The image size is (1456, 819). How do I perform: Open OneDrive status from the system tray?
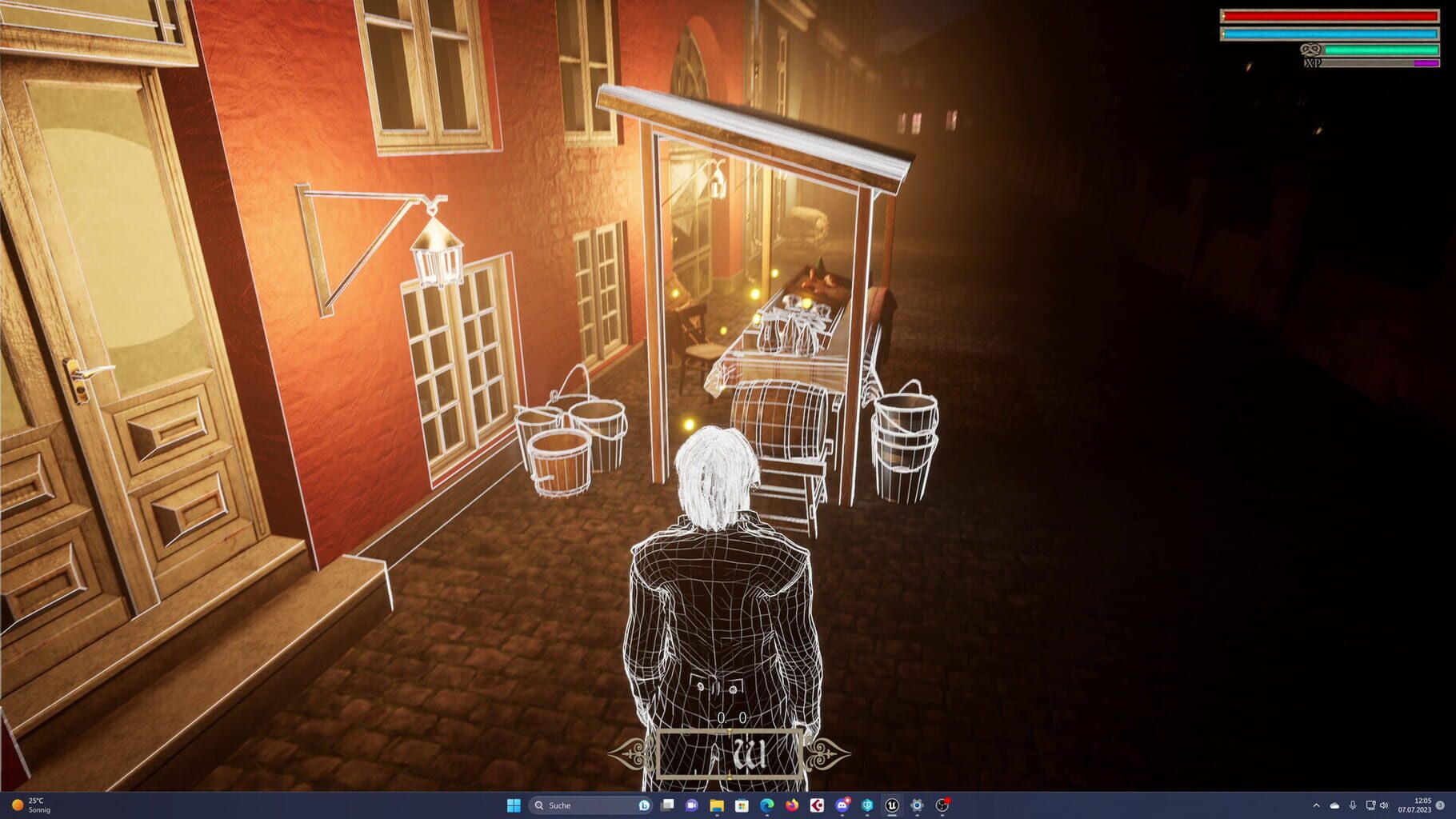tap(1334, 806)
